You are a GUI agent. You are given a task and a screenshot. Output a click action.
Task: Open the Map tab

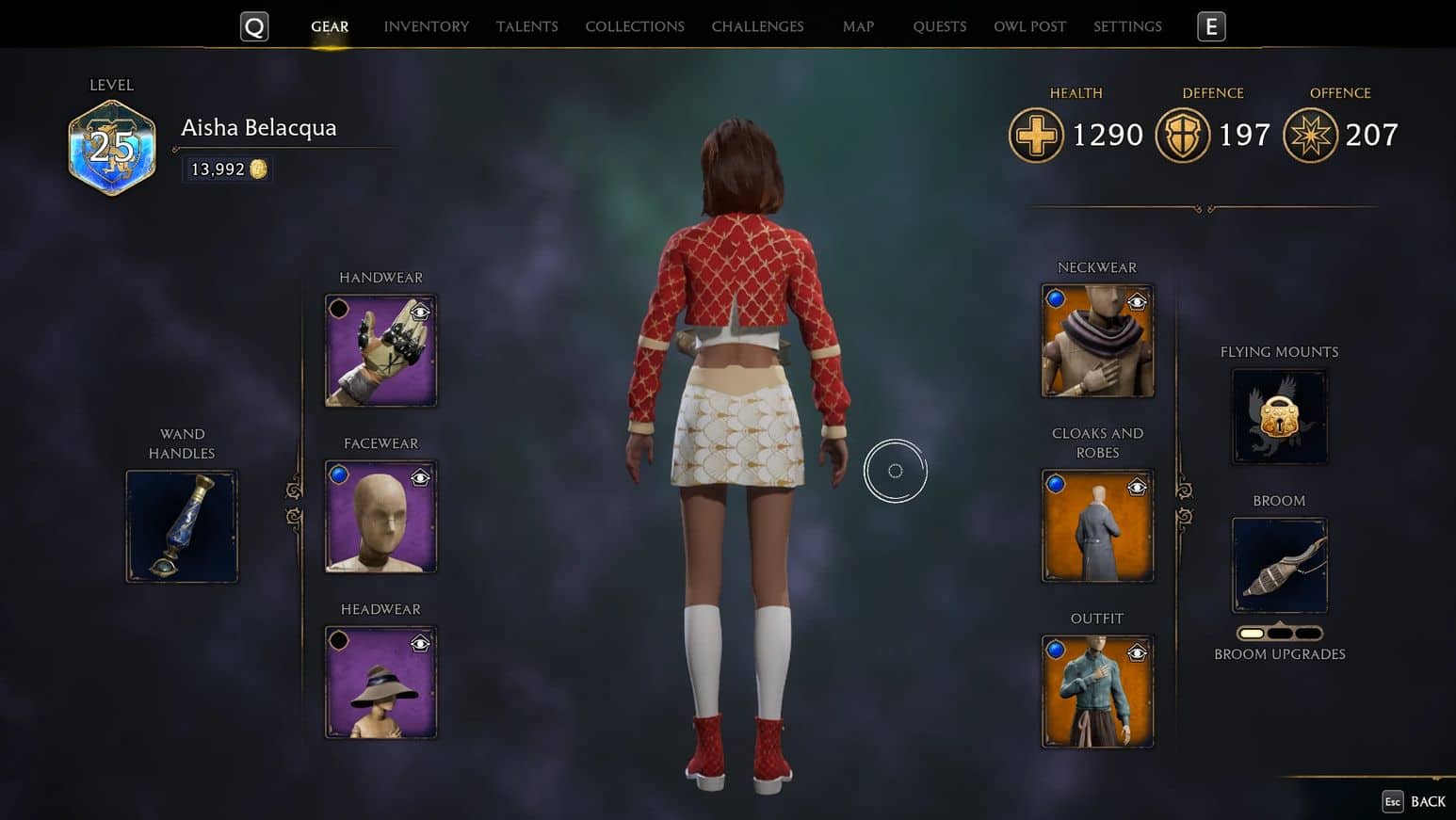click(x=858, y=26)
